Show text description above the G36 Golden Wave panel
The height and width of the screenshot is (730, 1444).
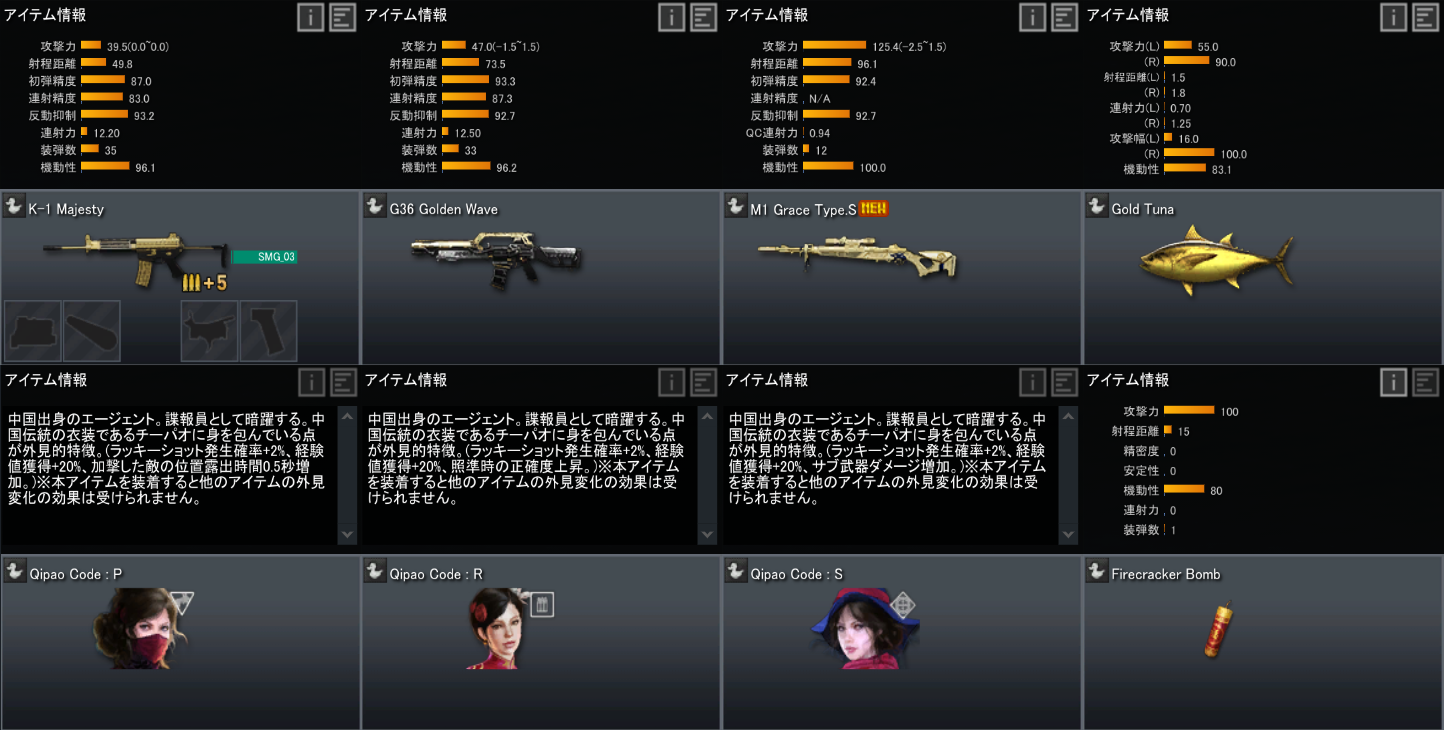pos(703,17)
